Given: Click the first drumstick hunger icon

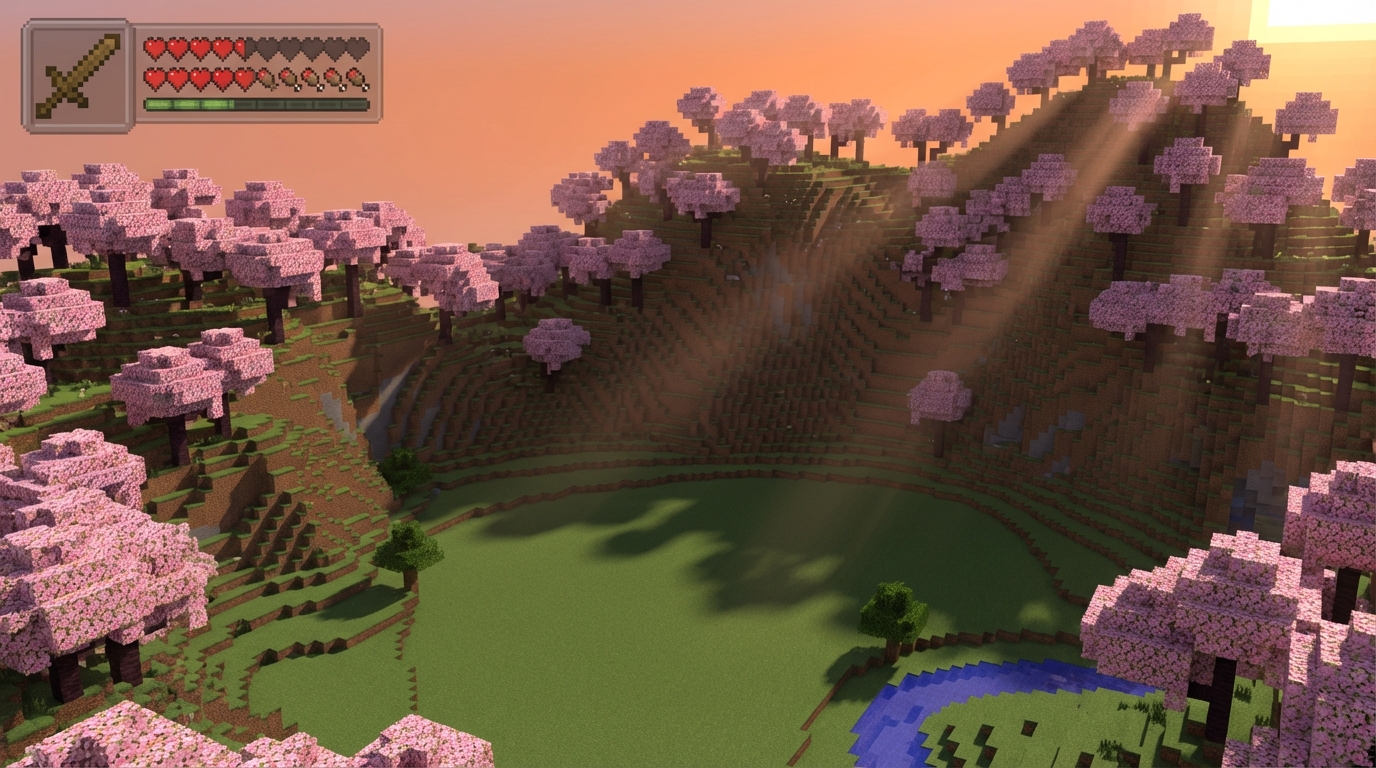Looking at the screenshot, I should (265, 79).
